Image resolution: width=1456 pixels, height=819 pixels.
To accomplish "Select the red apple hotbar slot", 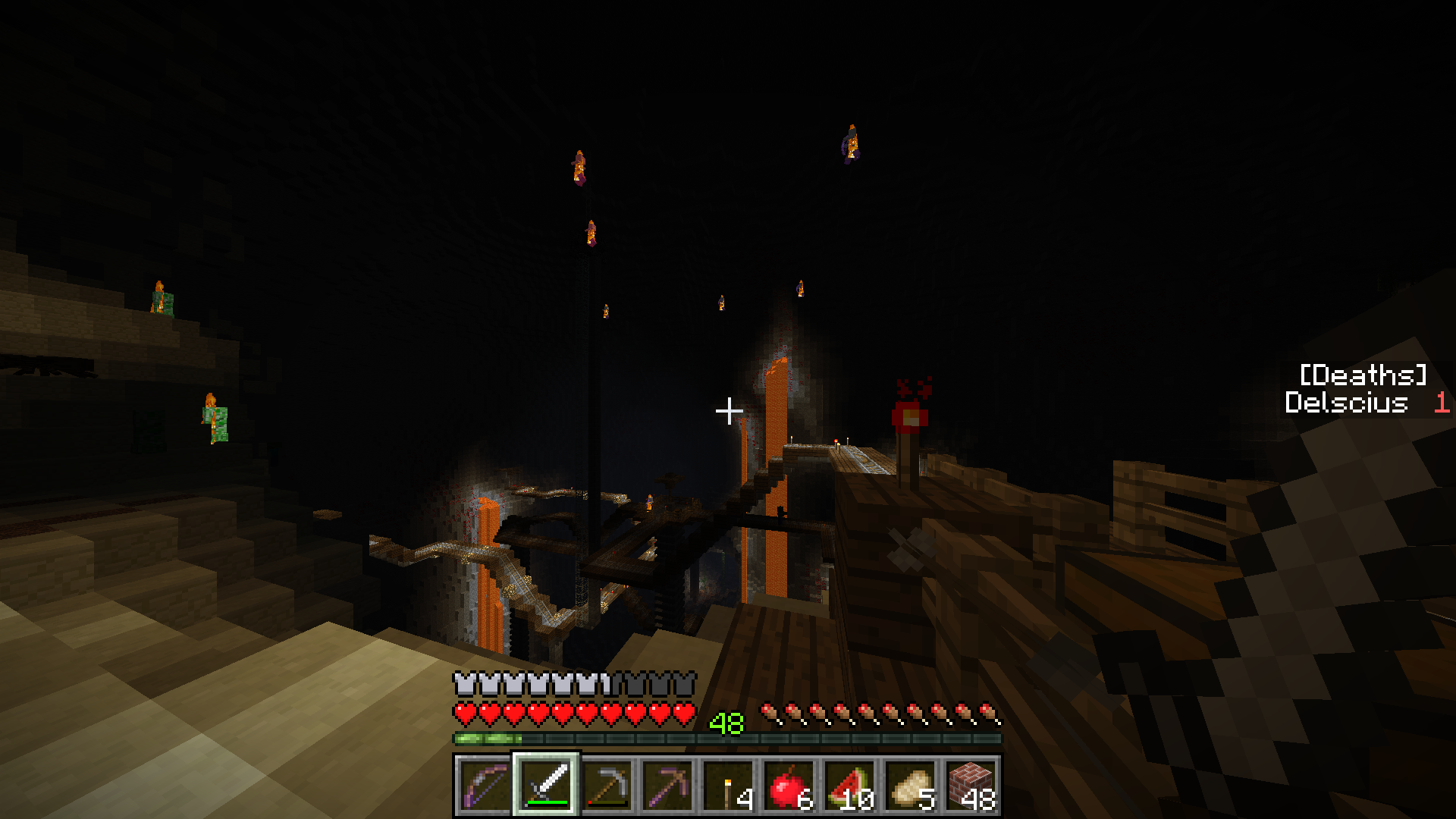I will (789, 786).
